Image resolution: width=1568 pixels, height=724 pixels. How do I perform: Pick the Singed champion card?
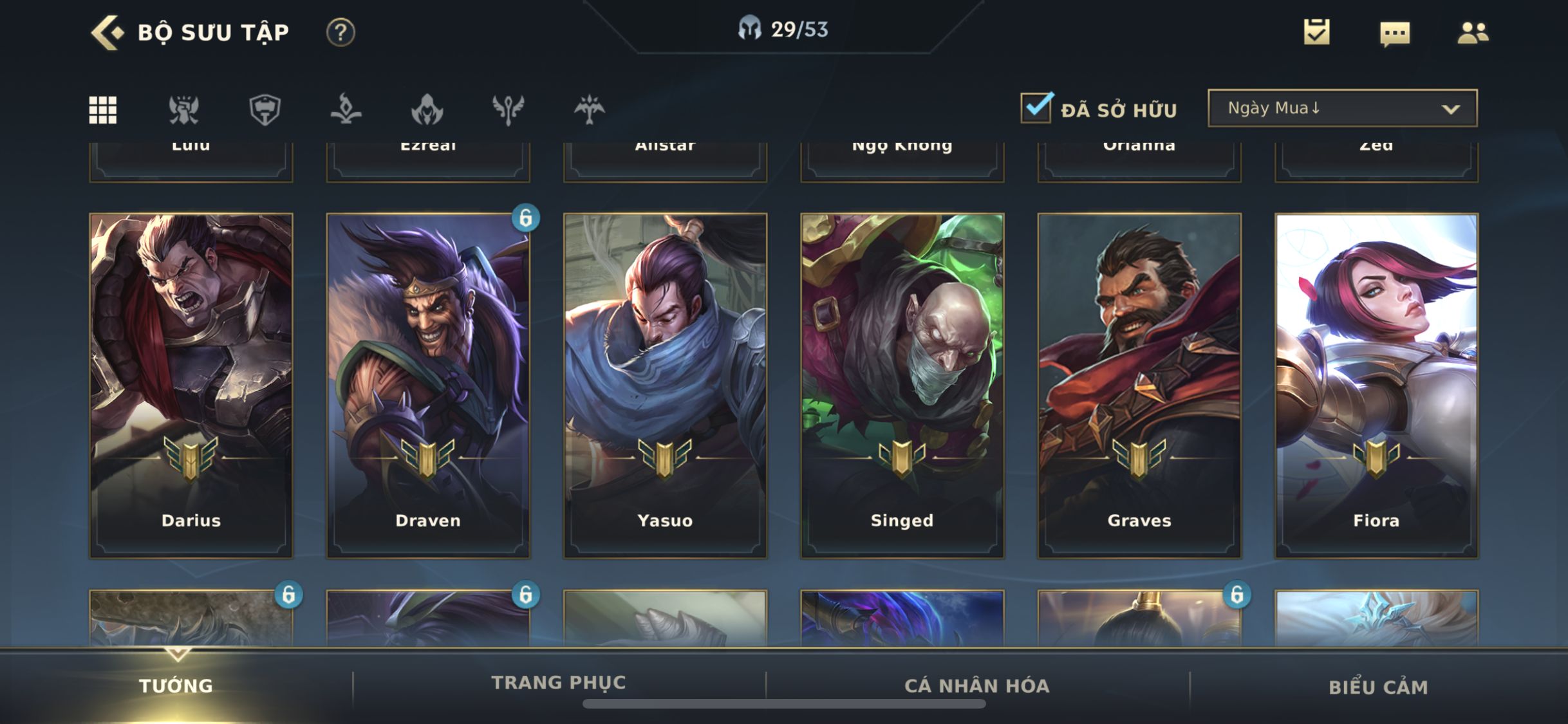coord(902,385)
